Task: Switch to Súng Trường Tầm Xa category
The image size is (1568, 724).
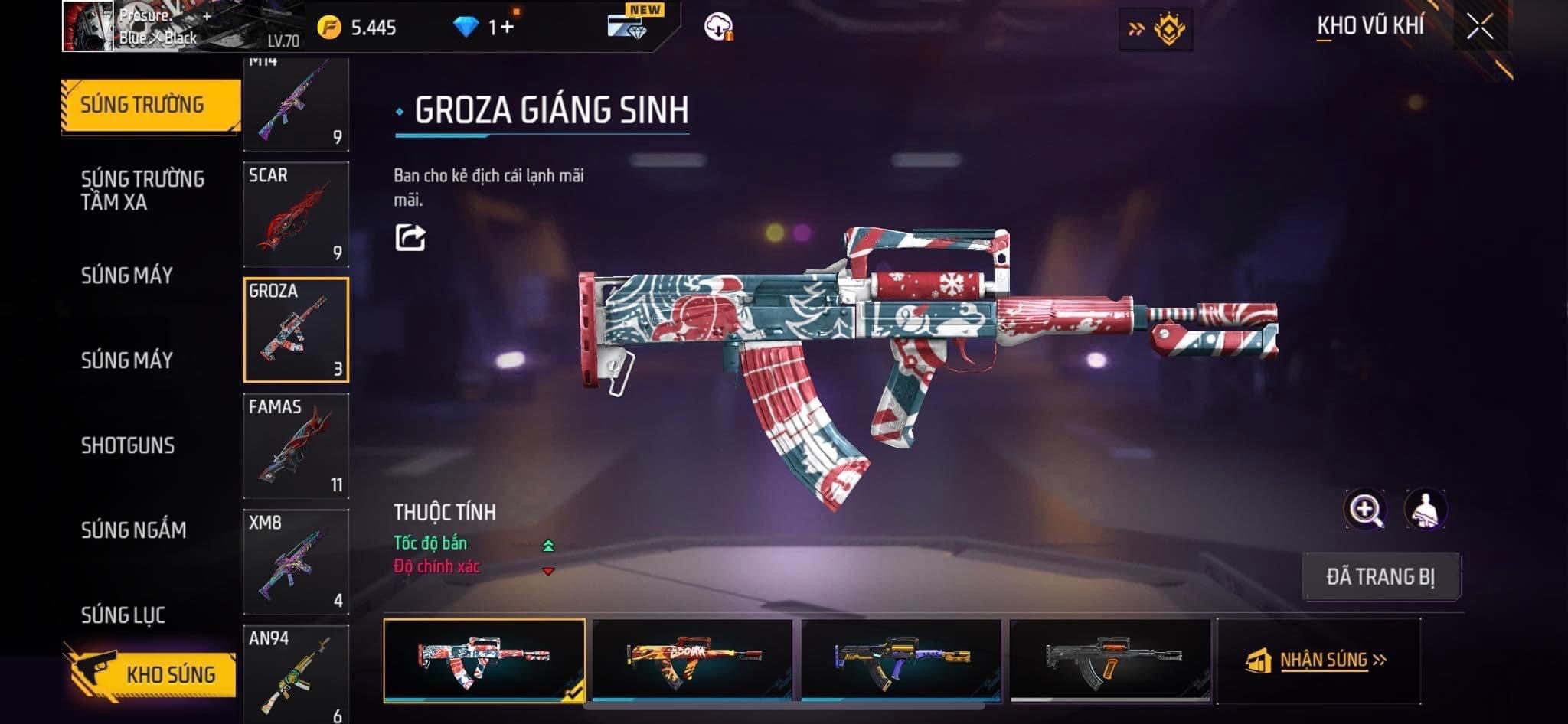Action: 142,191
